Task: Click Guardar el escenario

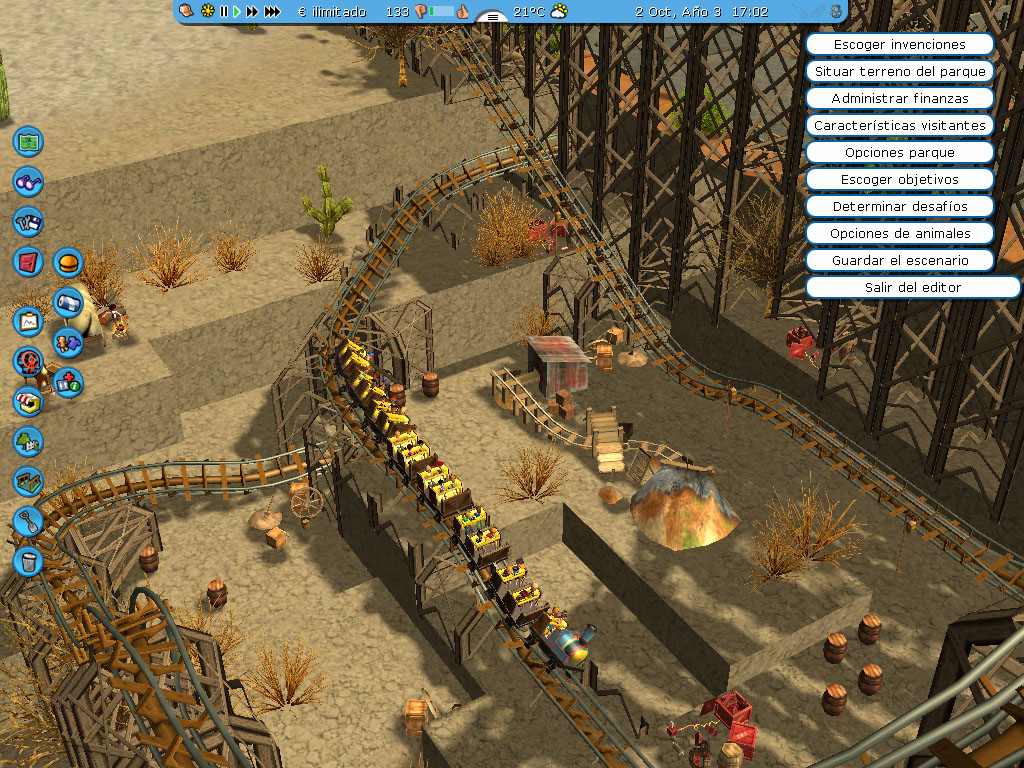Action: (x=899, y=260)
